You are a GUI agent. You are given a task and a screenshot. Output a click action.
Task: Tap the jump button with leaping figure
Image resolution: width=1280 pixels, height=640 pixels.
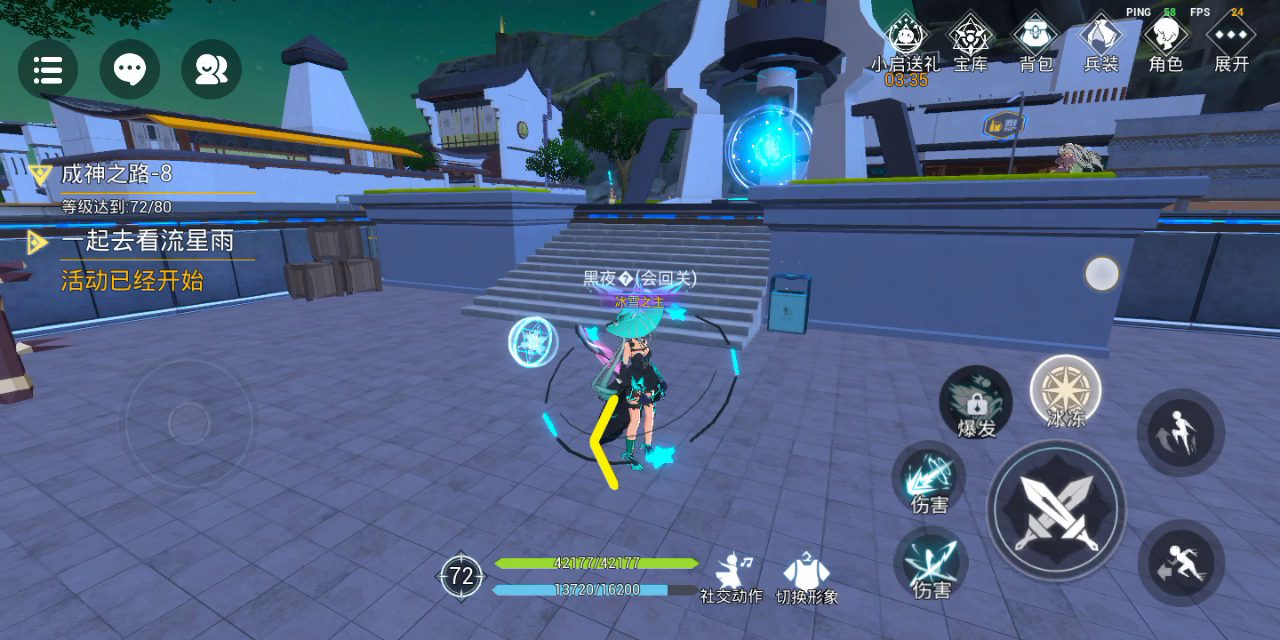click(1181, 433)
